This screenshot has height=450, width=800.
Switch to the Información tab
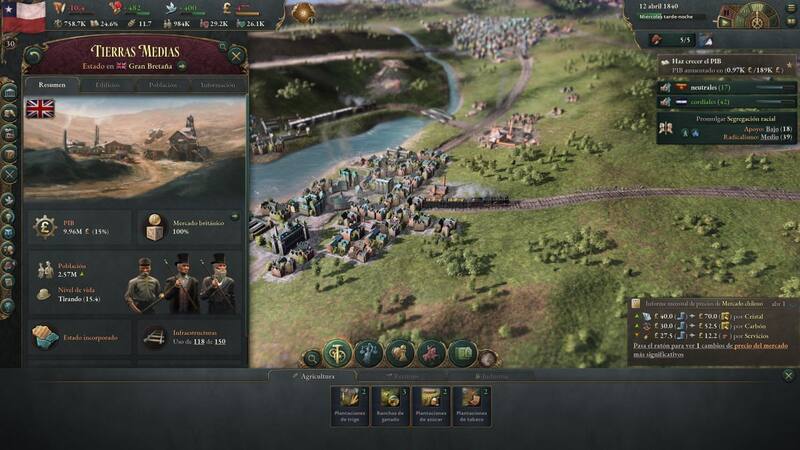click(217, 86)
